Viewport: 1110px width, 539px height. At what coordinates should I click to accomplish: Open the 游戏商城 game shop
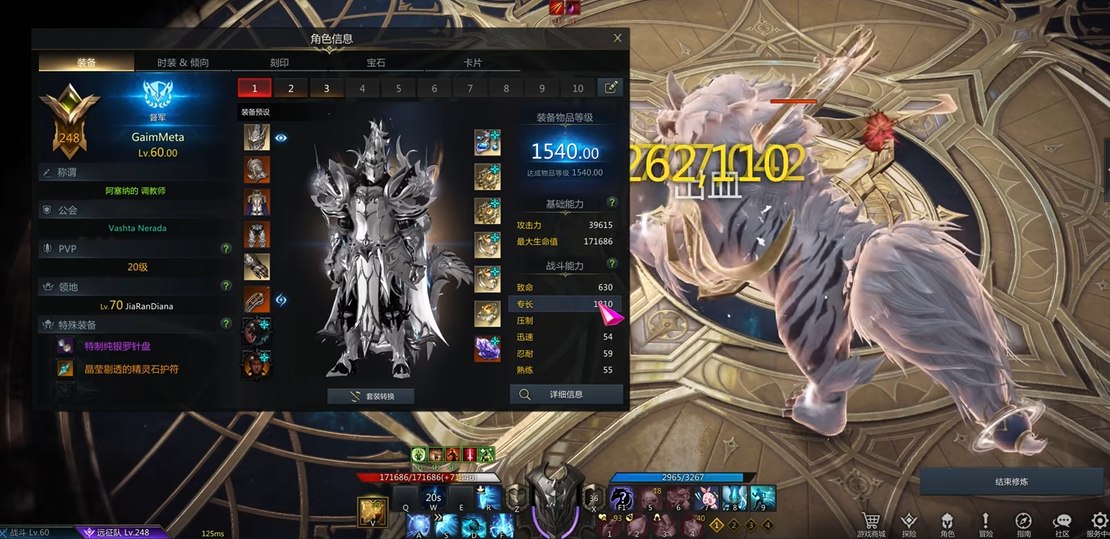(872, 525)
